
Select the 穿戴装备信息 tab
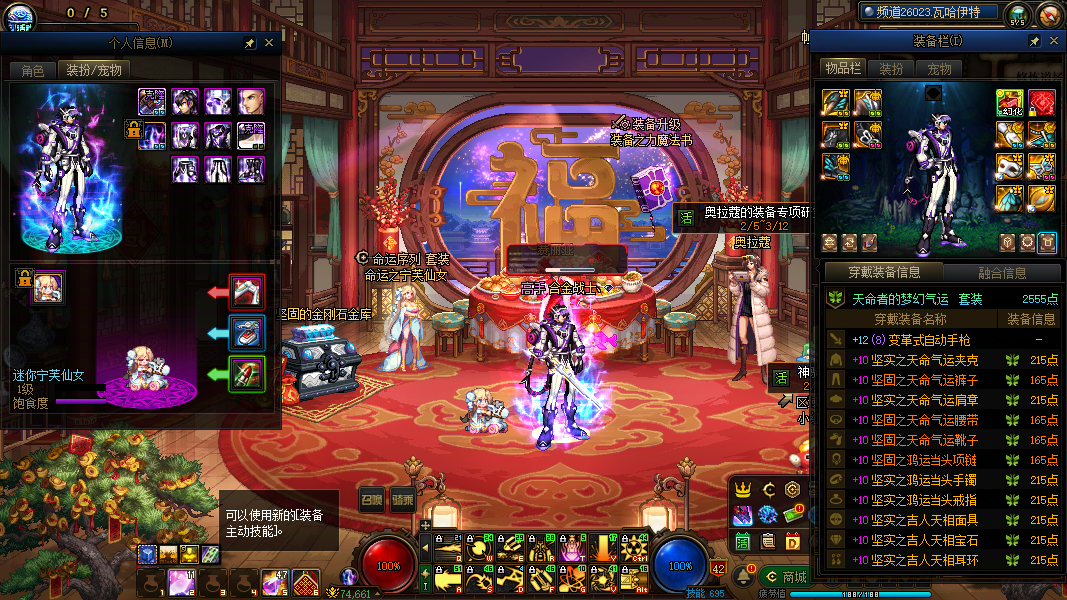click(883, 272)
